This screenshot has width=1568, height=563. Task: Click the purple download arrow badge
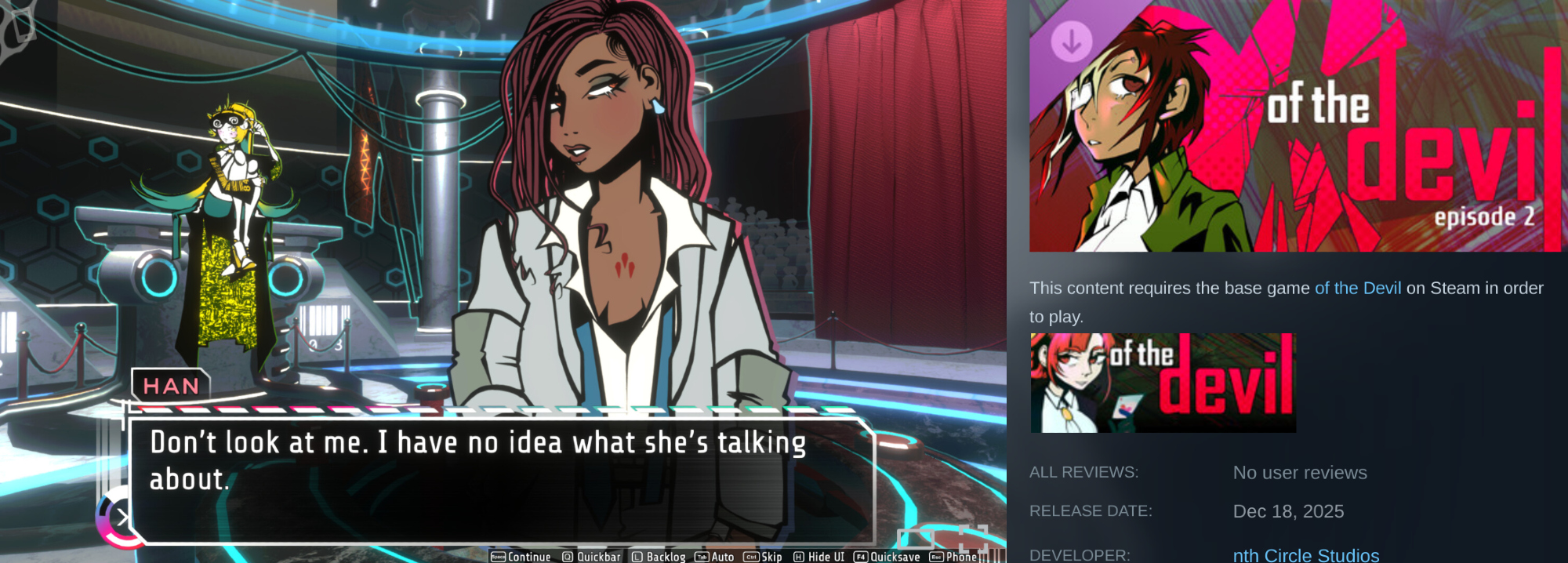pos(1071,40)
